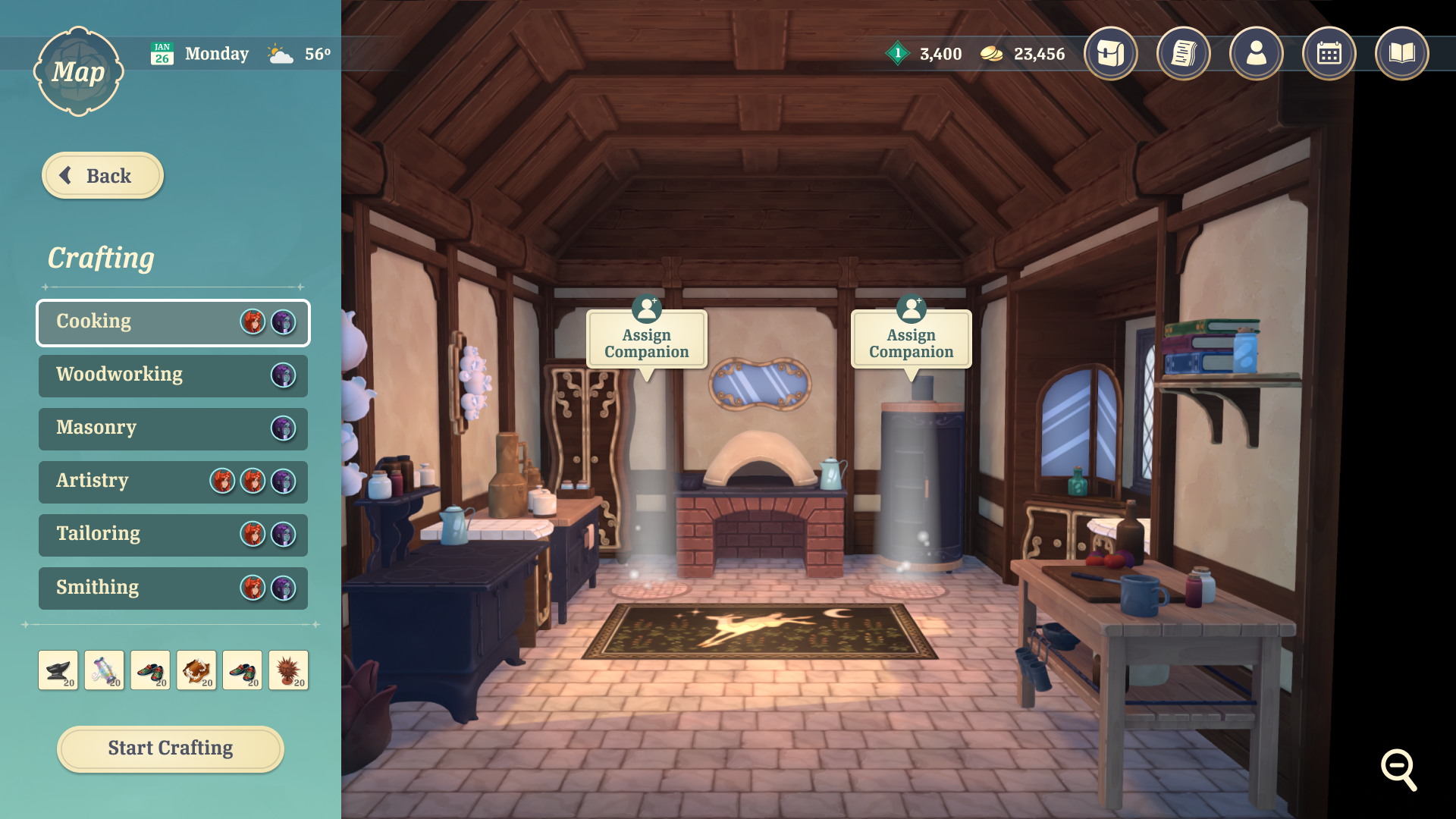Zoom out with the magnifying glass
Image resolution: width=1456 pixels, height=819 pixels.
point(1398,770)
